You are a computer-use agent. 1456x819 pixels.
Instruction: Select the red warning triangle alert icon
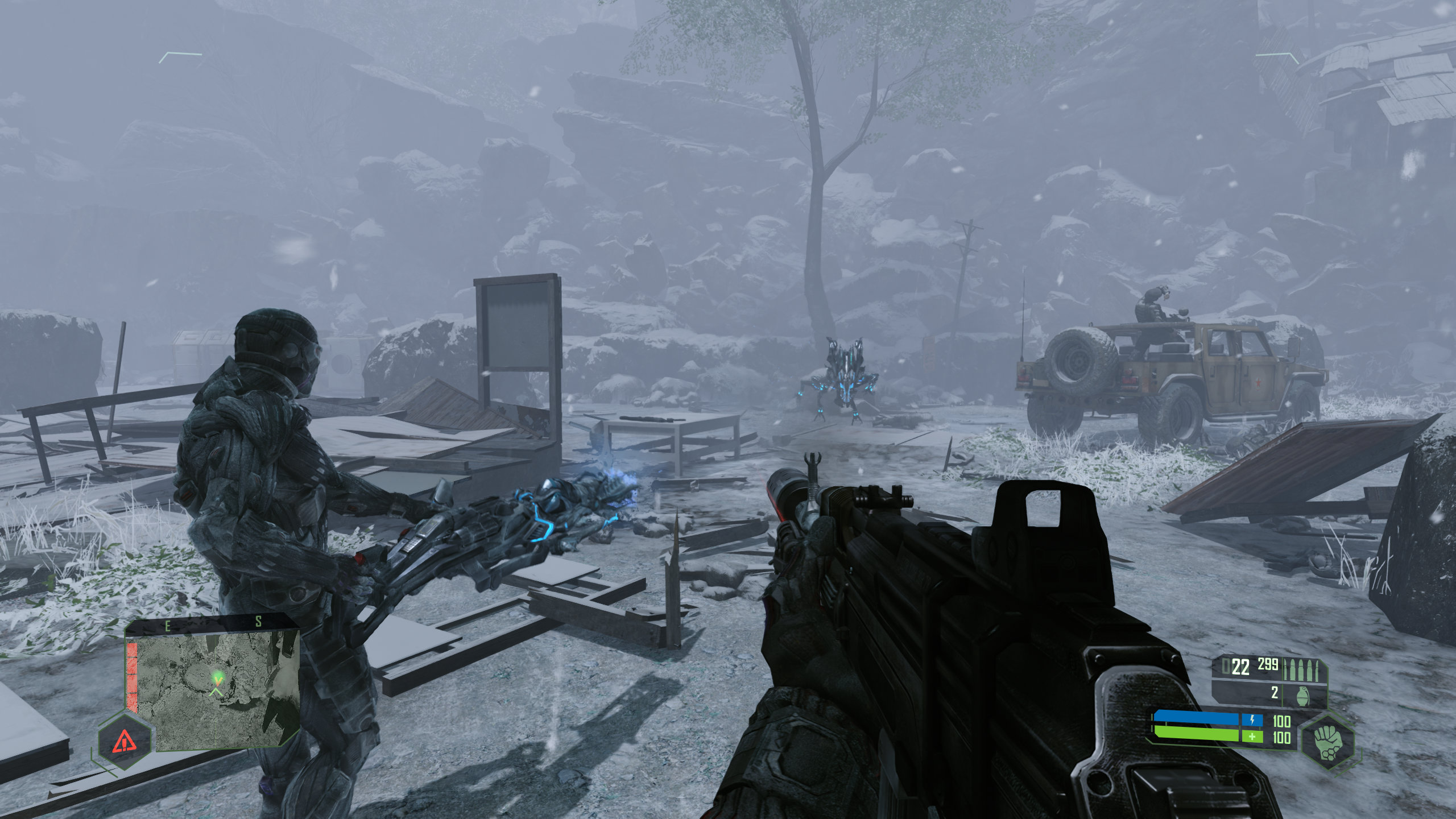124,741
